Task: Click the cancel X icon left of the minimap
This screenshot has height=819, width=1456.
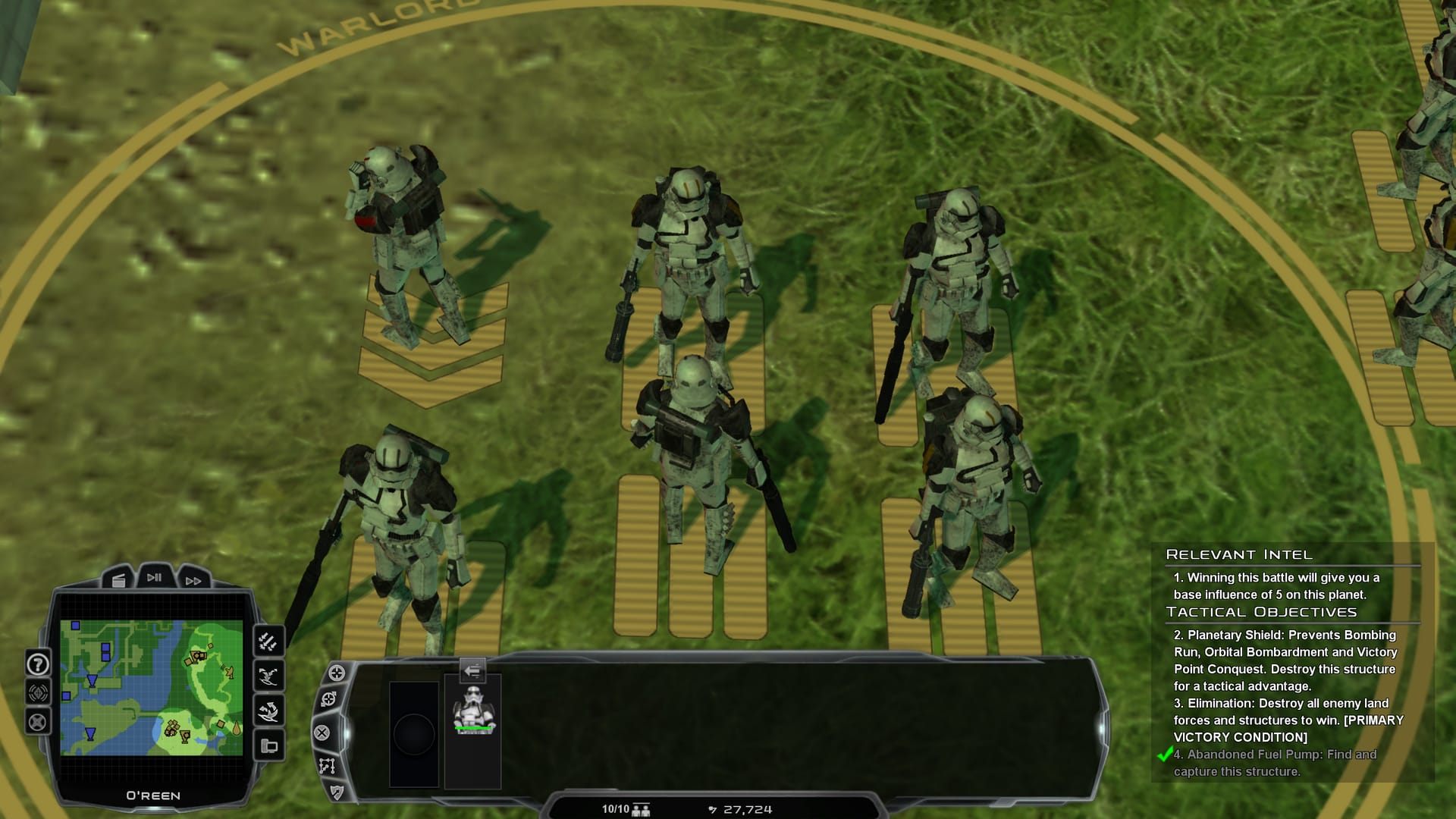Action: (37, 722)
